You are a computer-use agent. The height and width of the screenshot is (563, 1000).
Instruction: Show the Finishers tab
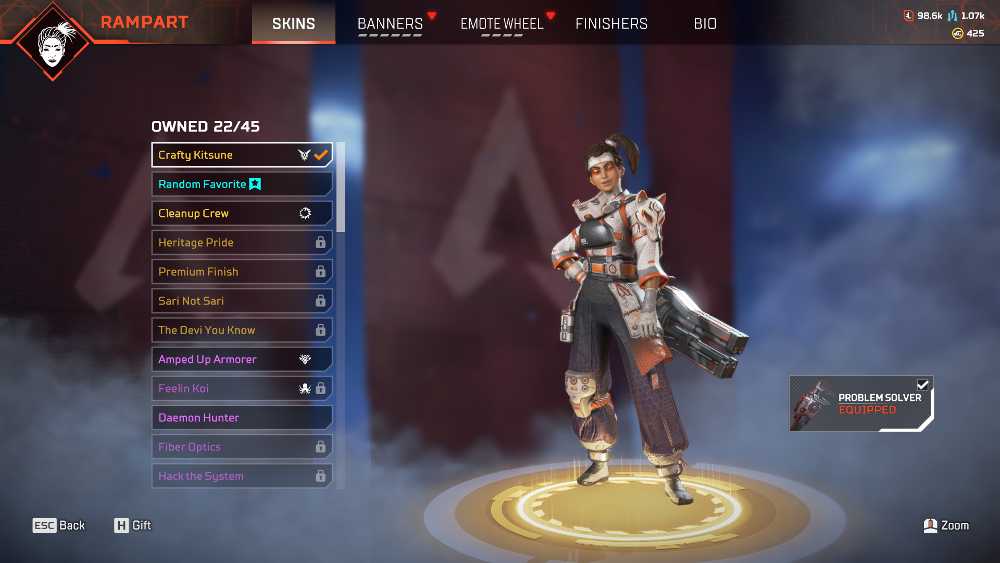pos(611,24)
